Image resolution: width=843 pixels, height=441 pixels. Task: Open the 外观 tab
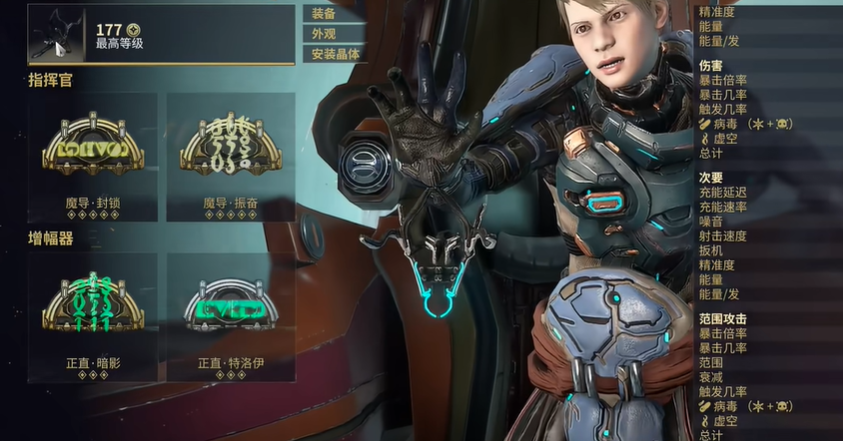[324, 34]
